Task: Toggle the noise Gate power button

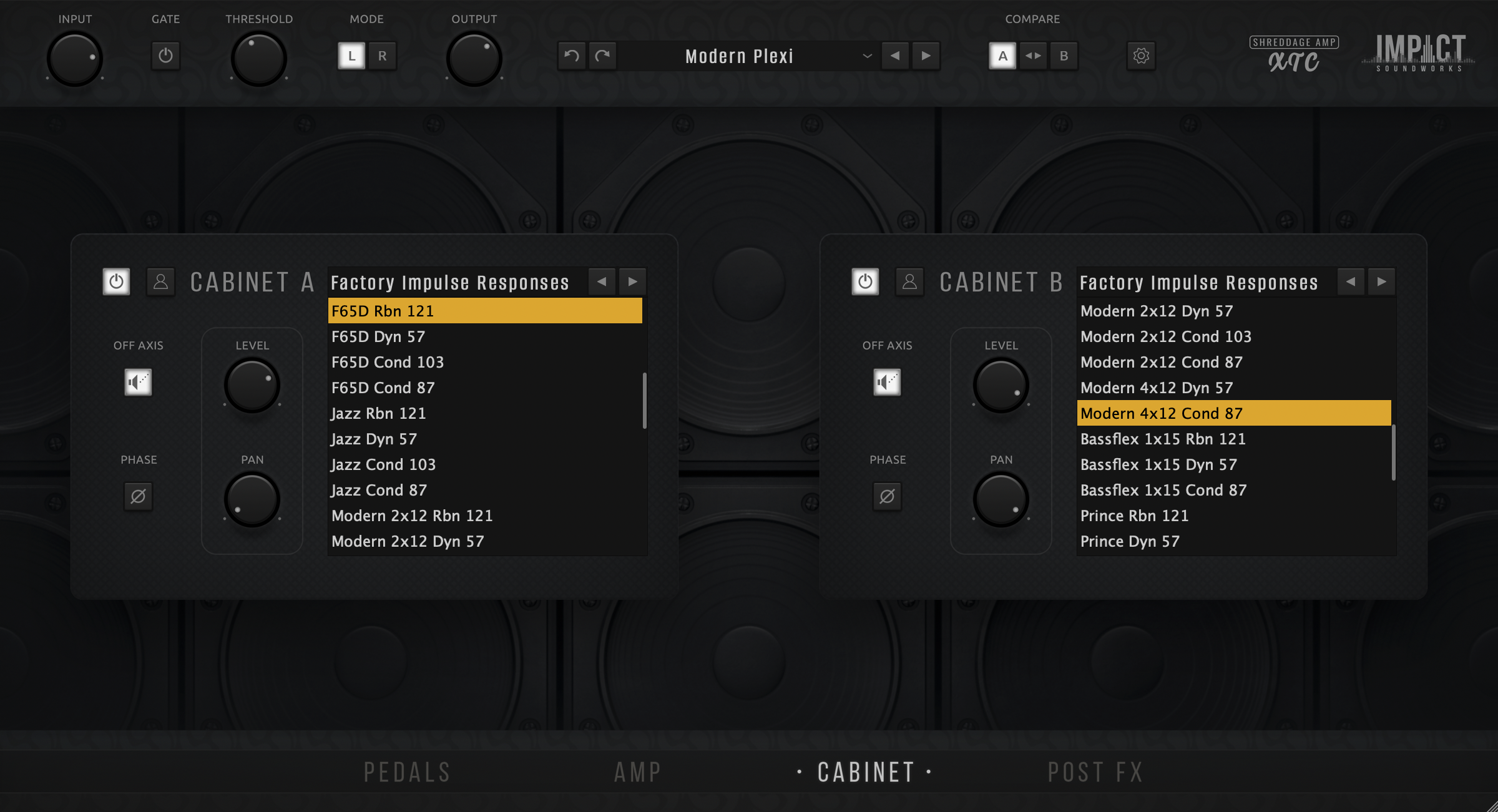Action: tap(165, 56)
